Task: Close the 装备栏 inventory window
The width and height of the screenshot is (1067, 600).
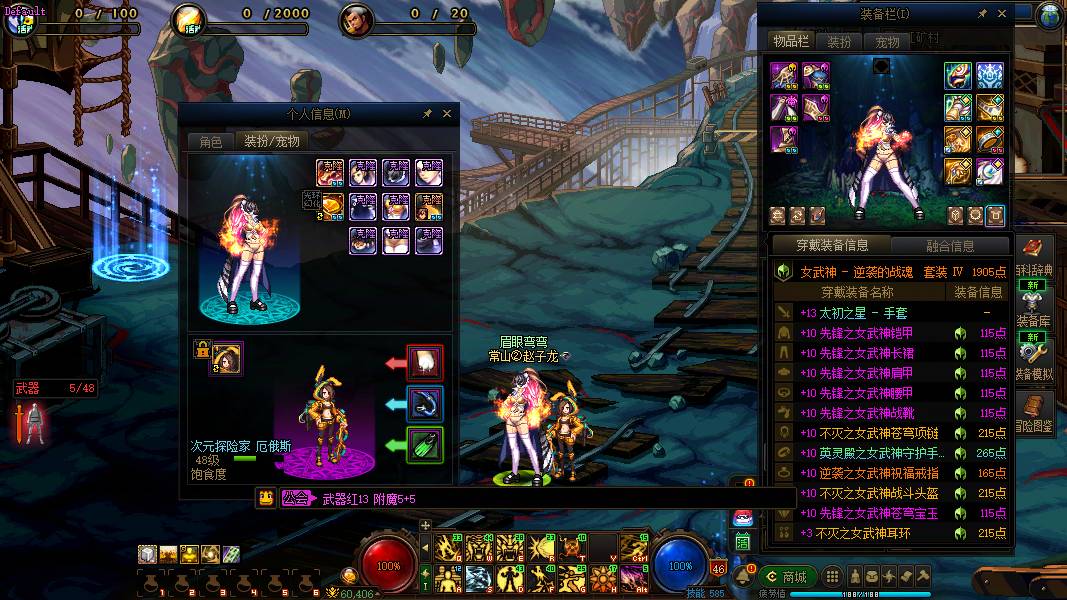Action: [1003, 14]
